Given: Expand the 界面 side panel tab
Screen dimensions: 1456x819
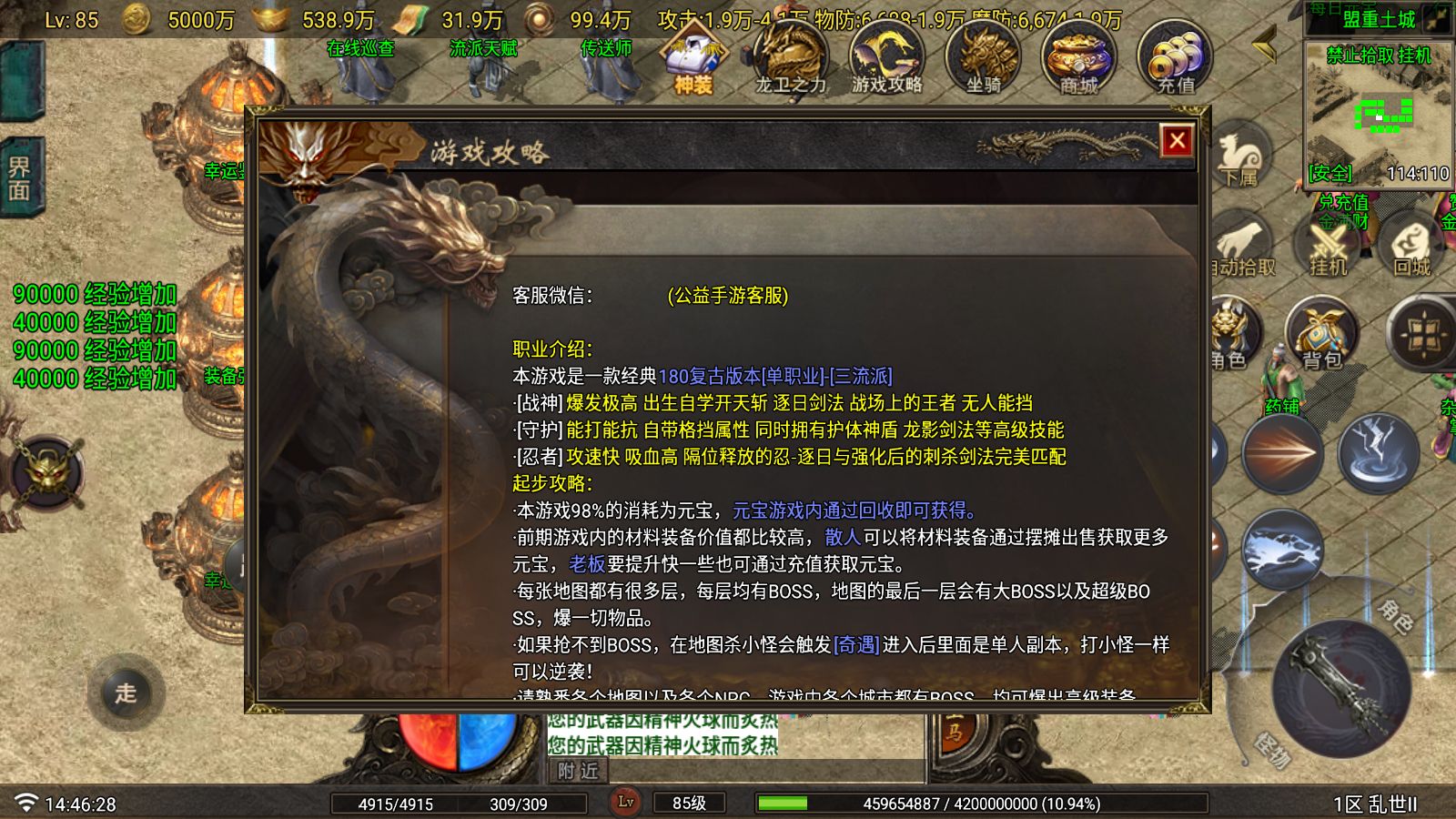Looking at the screenshot, I should (x=23, y=173).
